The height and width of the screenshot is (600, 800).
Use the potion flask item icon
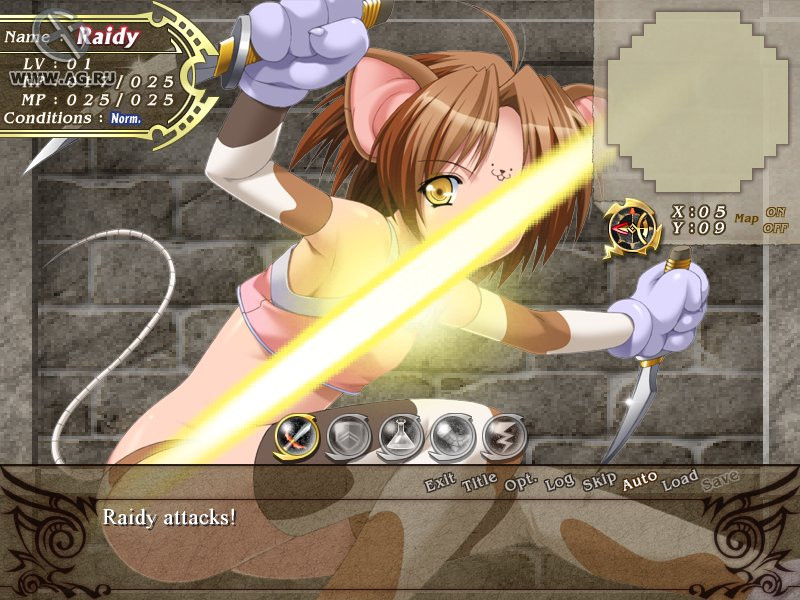pyautogui.click(x=400, y=435)
